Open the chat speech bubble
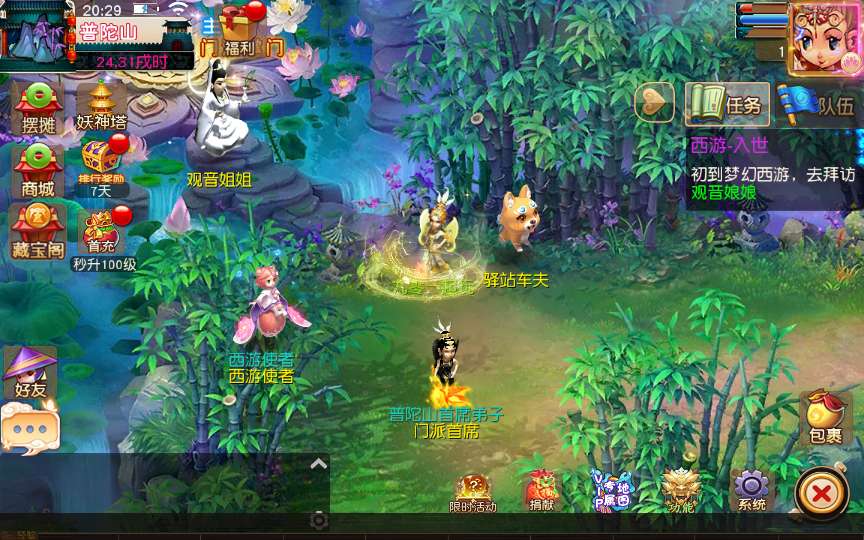This screenshot has height=540, width=864. (x=30, y=430)
